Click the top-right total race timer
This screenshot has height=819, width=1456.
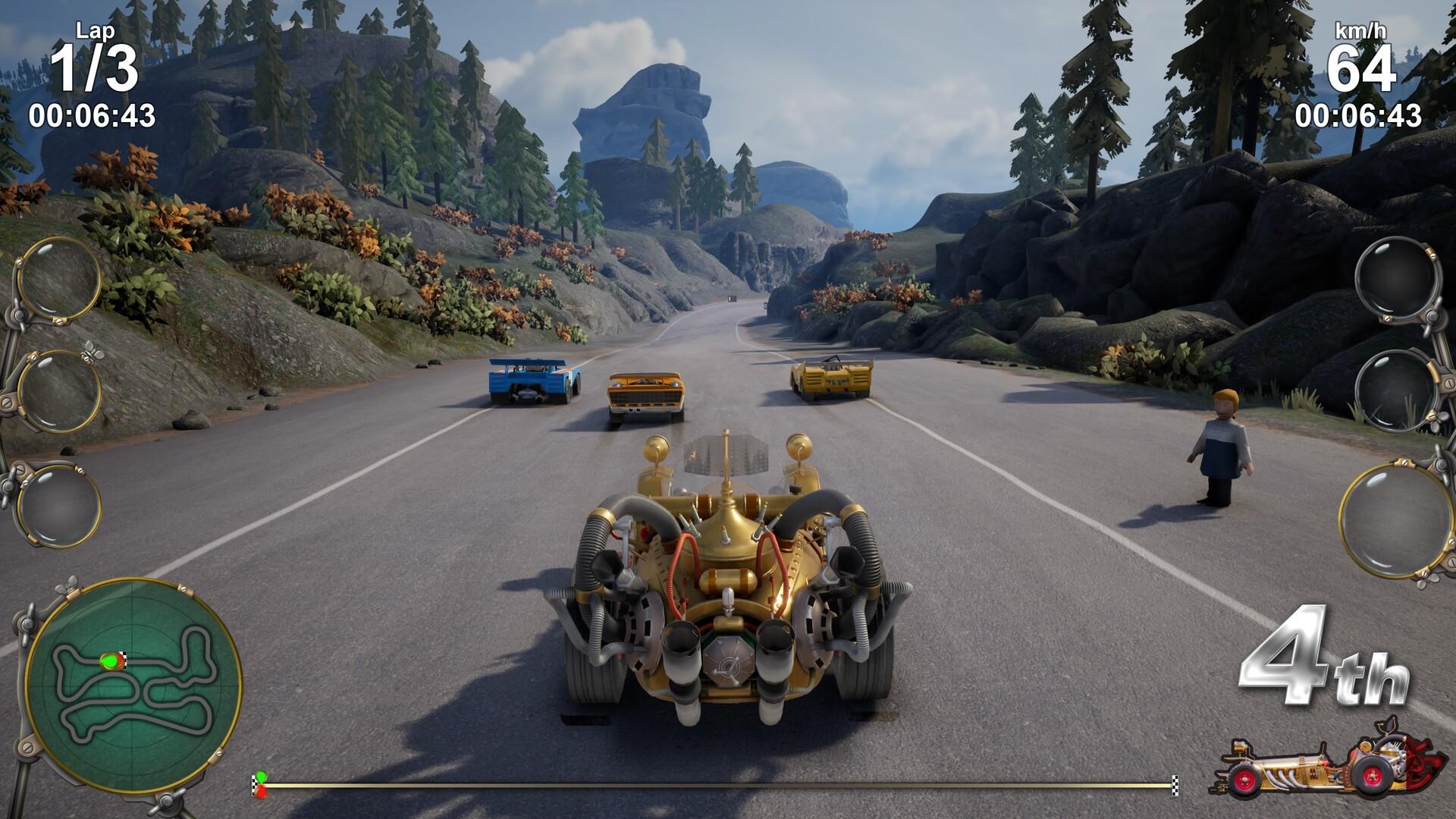coord(1358,115)
